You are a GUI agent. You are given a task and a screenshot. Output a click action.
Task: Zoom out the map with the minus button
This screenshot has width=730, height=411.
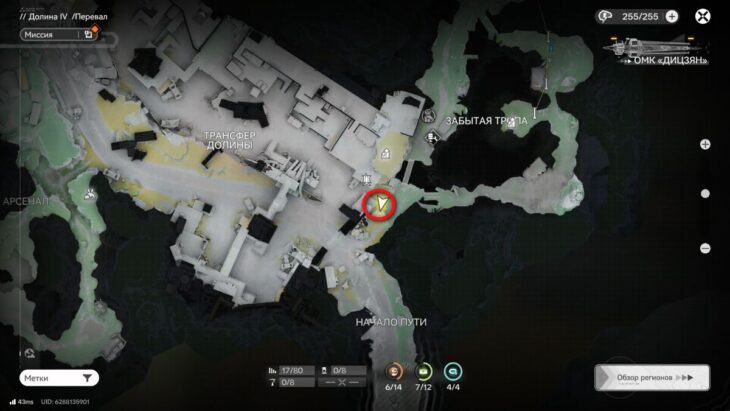click(705, 248)
